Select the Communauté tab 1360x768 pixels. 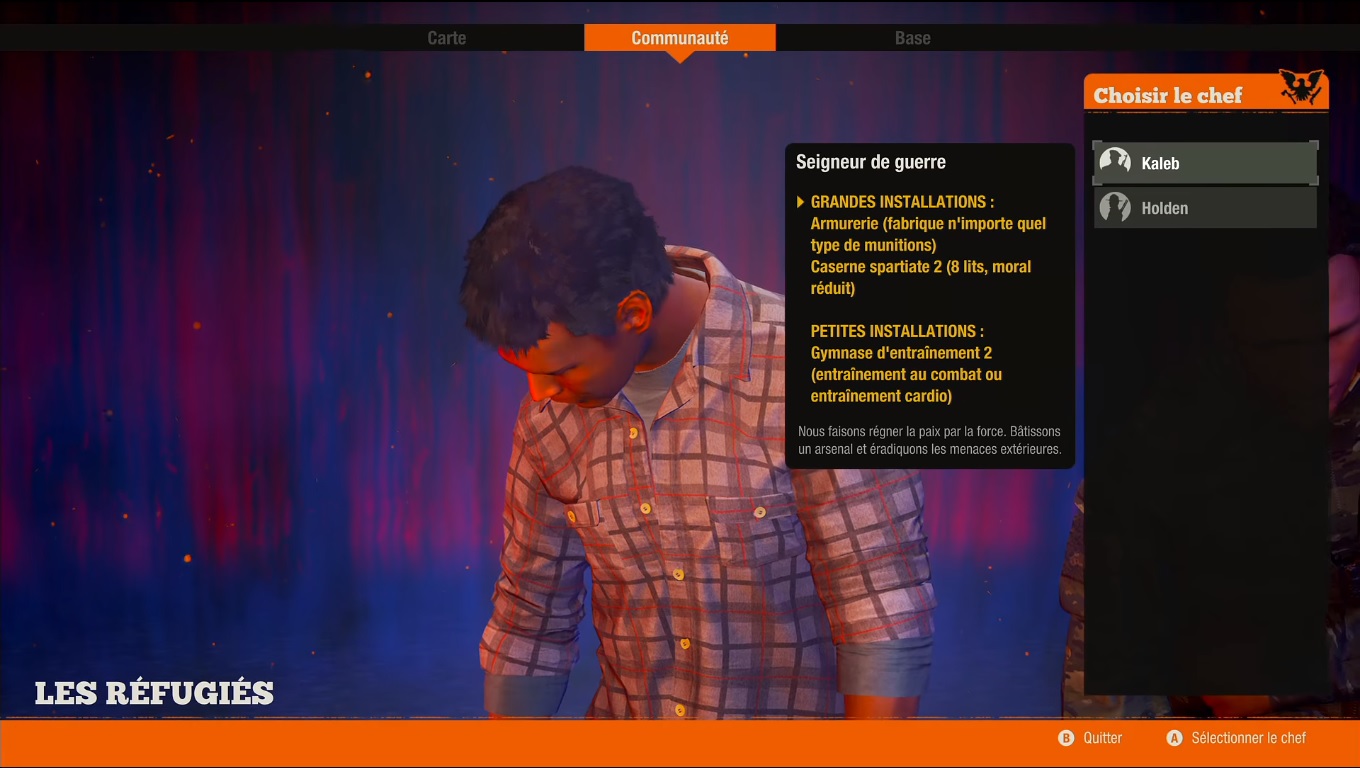[x=680, y=37]
